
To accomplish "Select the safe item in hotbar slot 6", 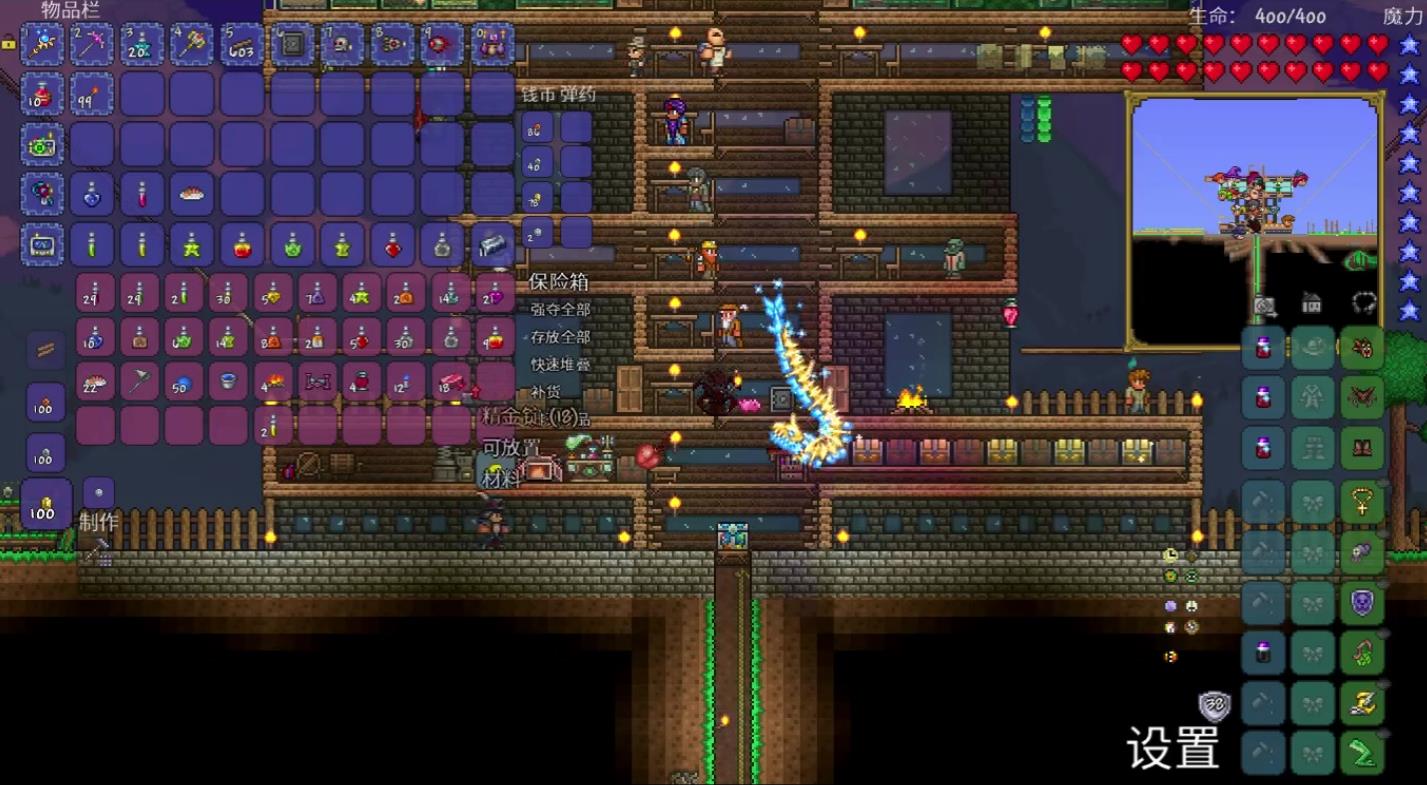I will [x=292, y=44].
